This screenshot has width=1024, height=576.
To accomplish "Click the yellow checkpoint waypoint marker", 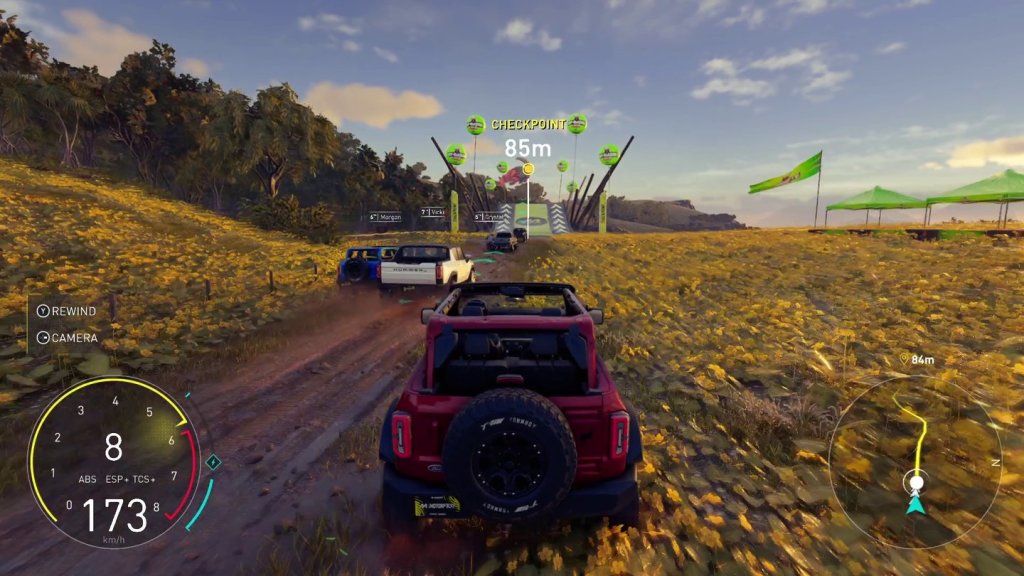I will pos(528,169).
